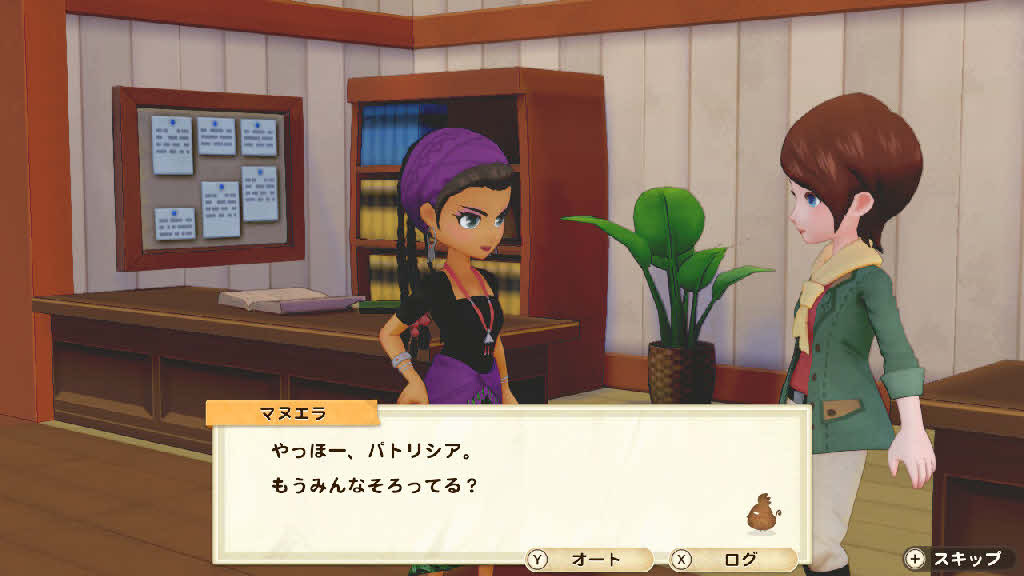Toggle the オート auto-advance button

point(588,560)
